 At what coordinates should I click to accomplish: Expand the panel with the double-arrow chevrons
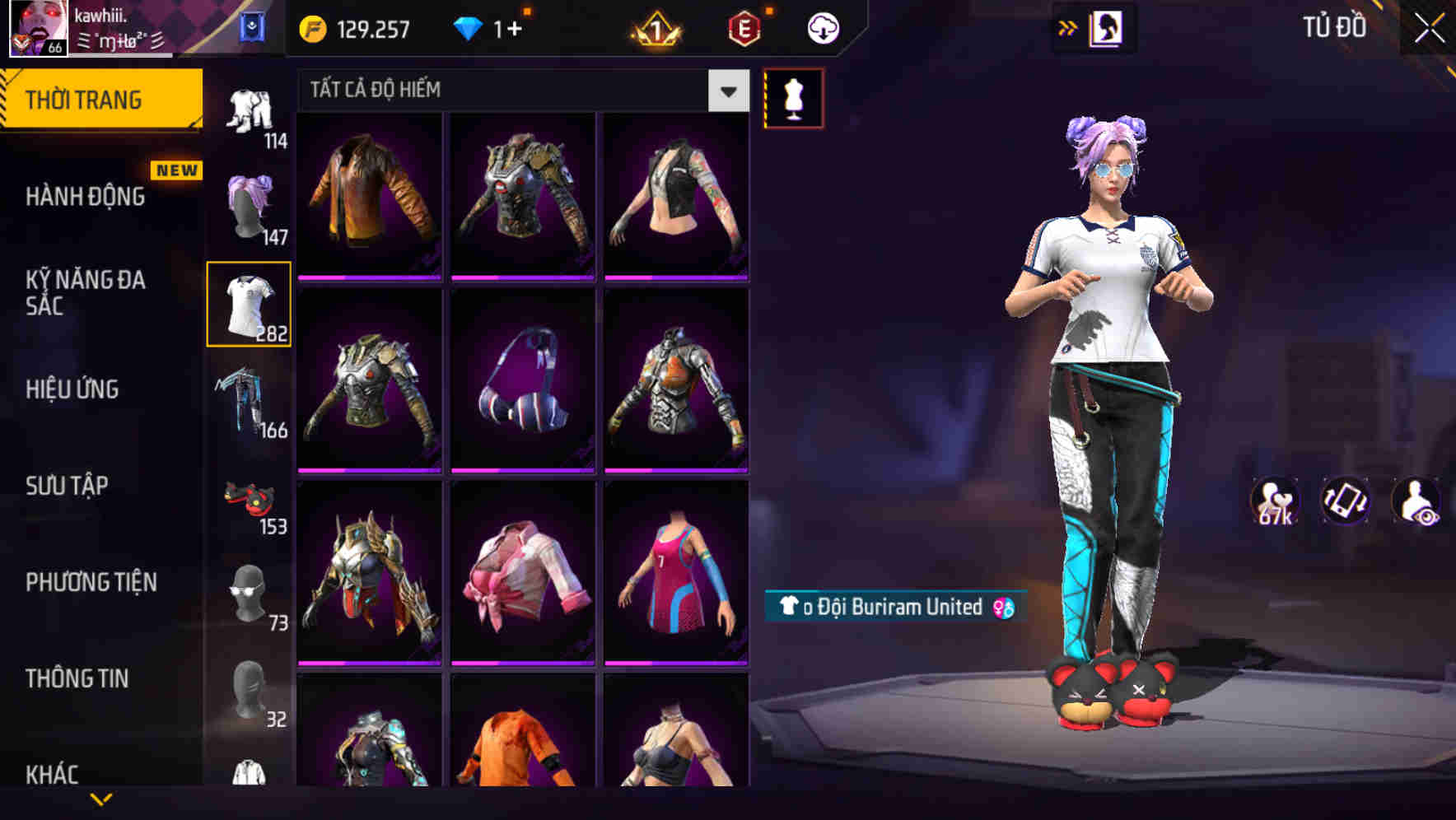1066,26
